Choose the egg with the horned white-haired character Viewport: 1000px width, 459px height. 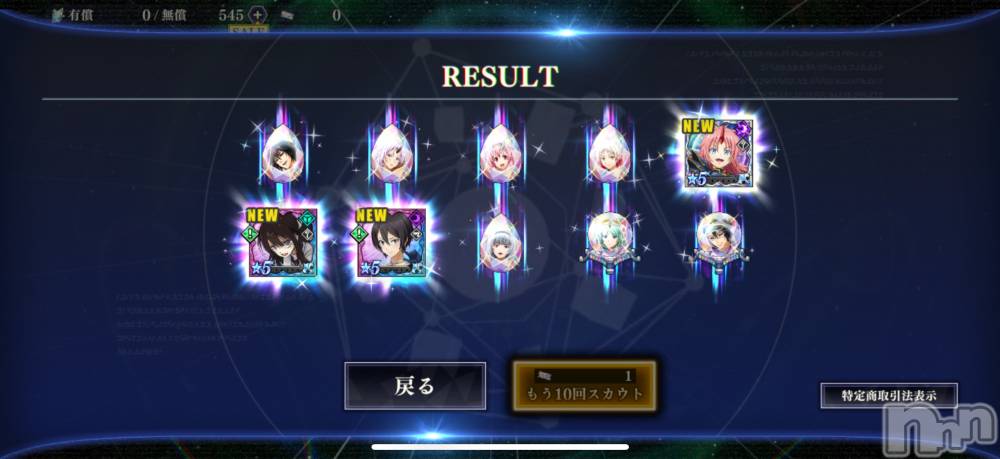(389, 153)
